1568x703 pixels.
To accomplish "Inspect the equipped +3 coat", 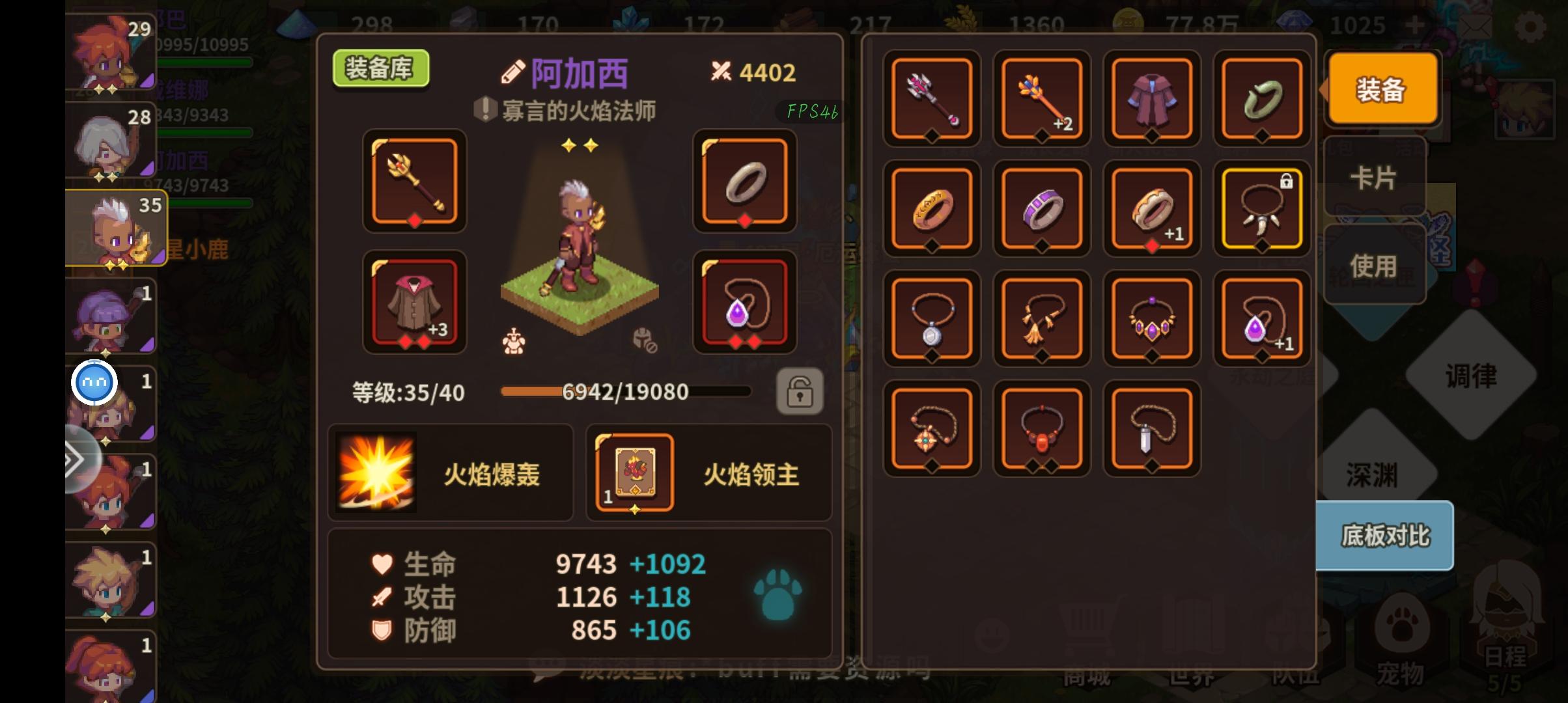I will [x=415, y=303].
